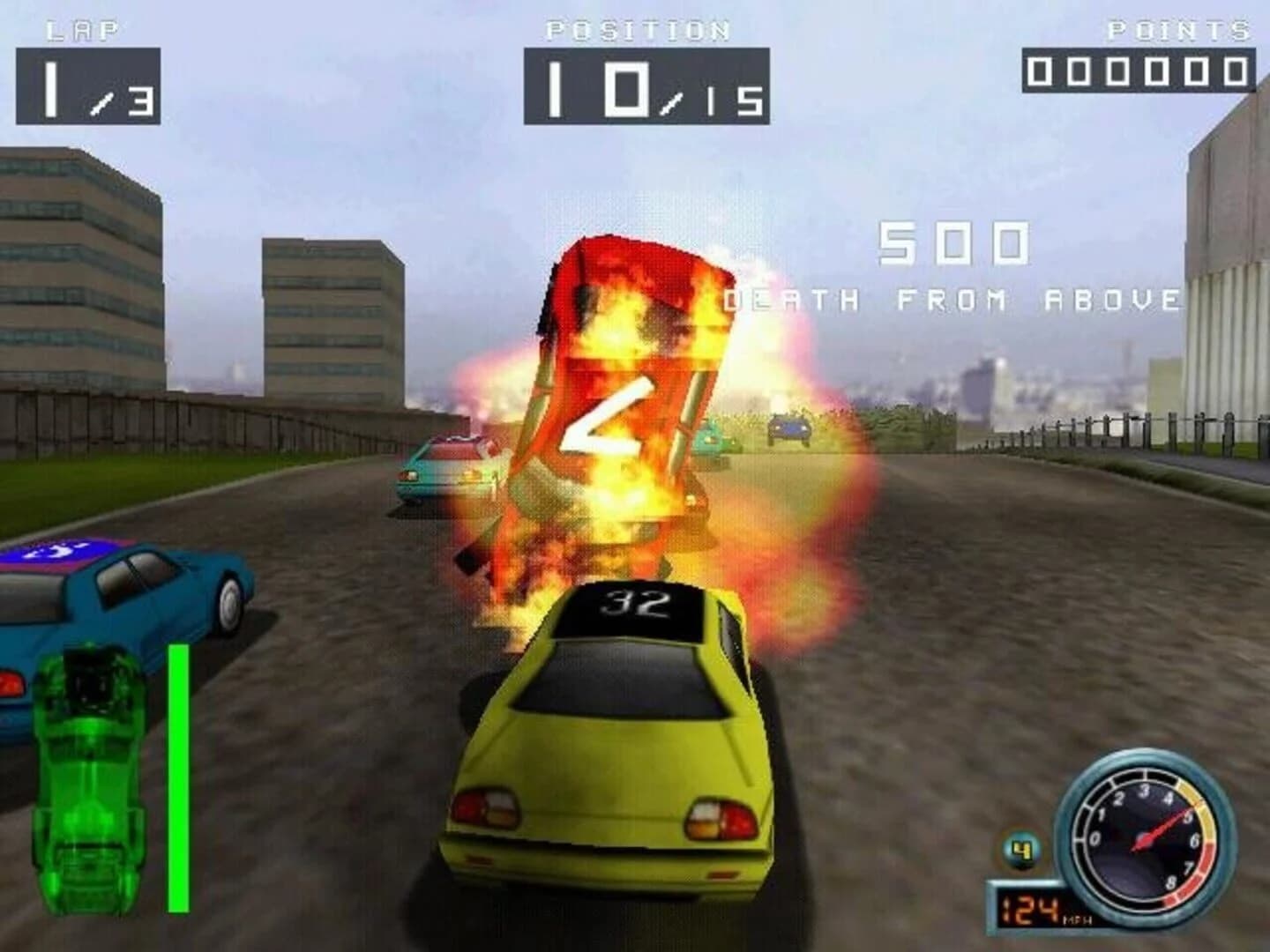
Task: Click the green health bar
Action: pyautogui.click(x=179, y=776)
